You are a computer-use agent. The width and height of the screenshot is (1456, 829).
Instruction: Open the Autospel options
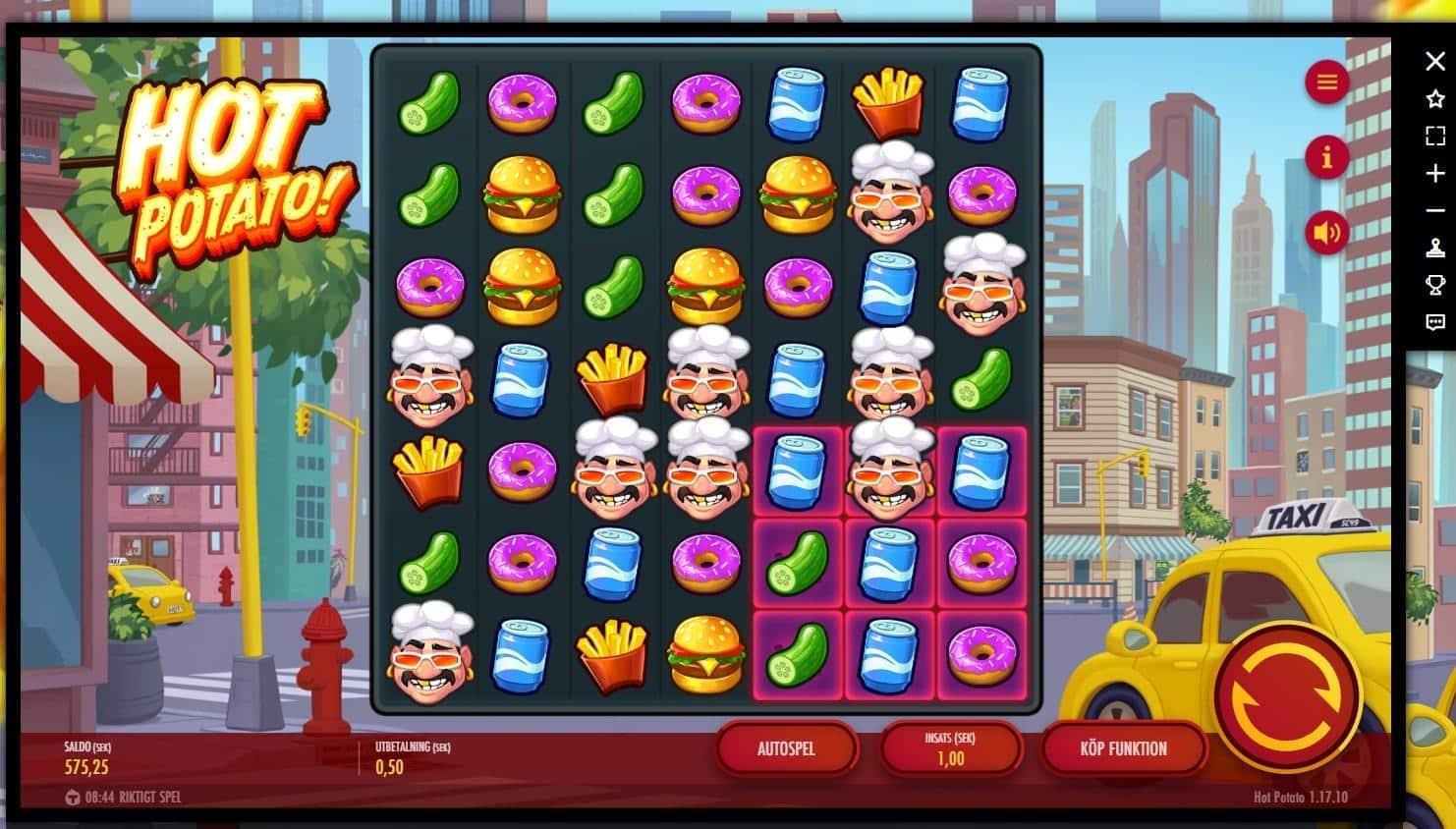(x=786, y=748)
